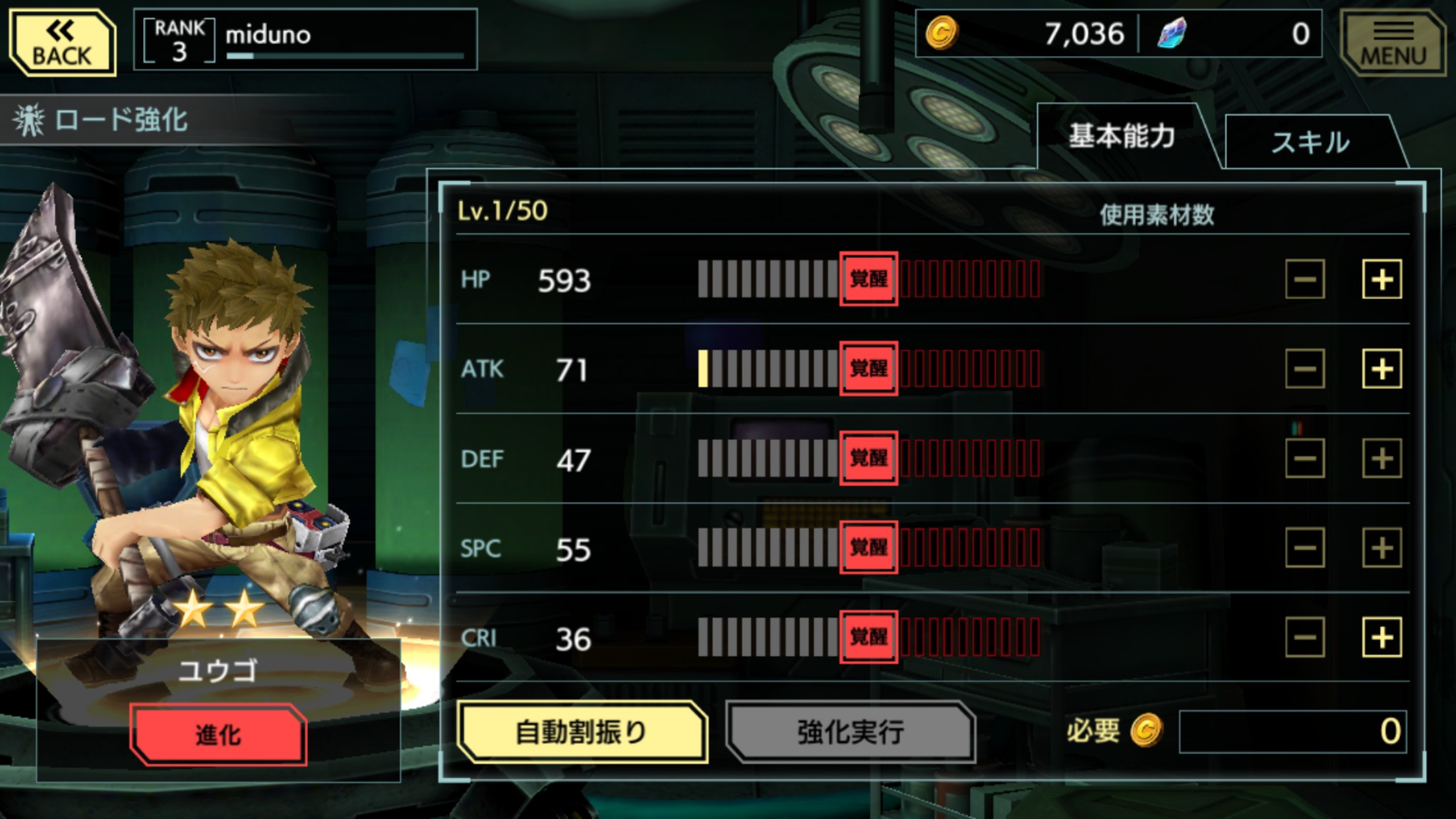
Task: Tap the 覚醒 awaken marker on ATK row
Action: [868, 369]
